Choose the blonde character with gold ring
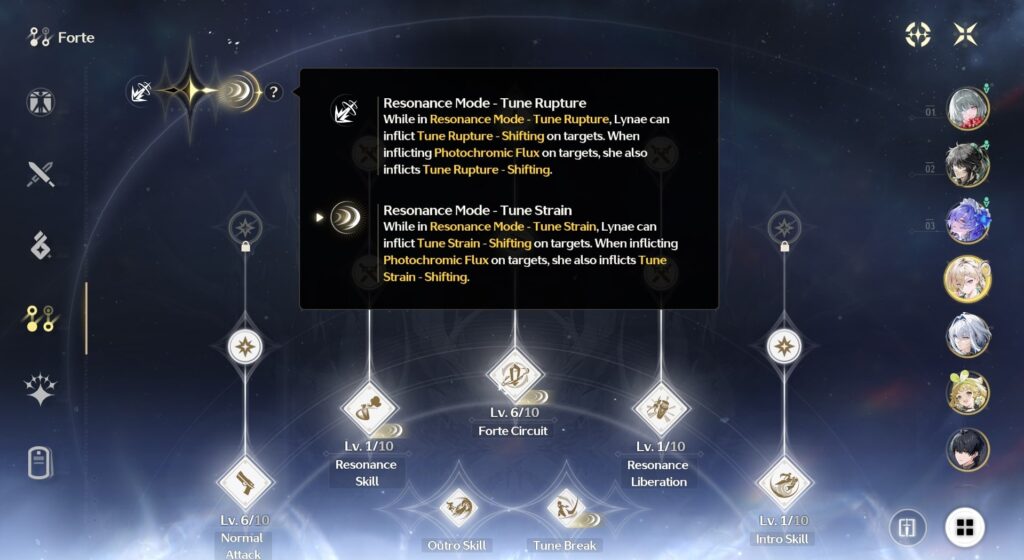1024x560 pixels. tap(967, 279)
